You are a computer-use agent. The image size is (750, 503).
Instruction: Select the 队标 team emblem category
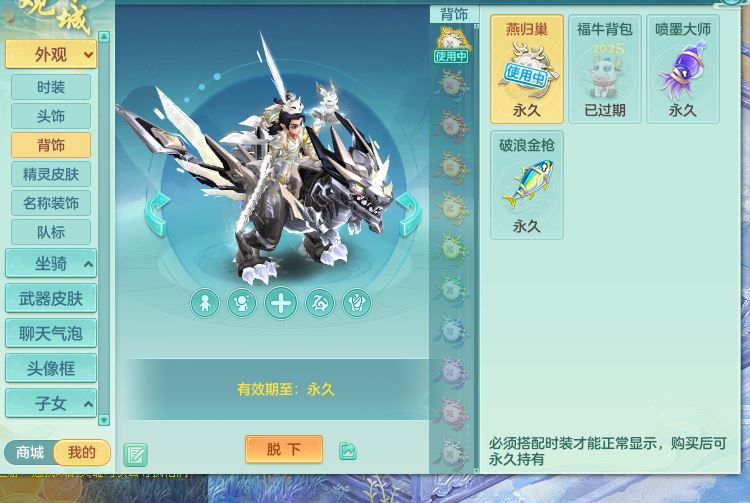tap(50, 232)
